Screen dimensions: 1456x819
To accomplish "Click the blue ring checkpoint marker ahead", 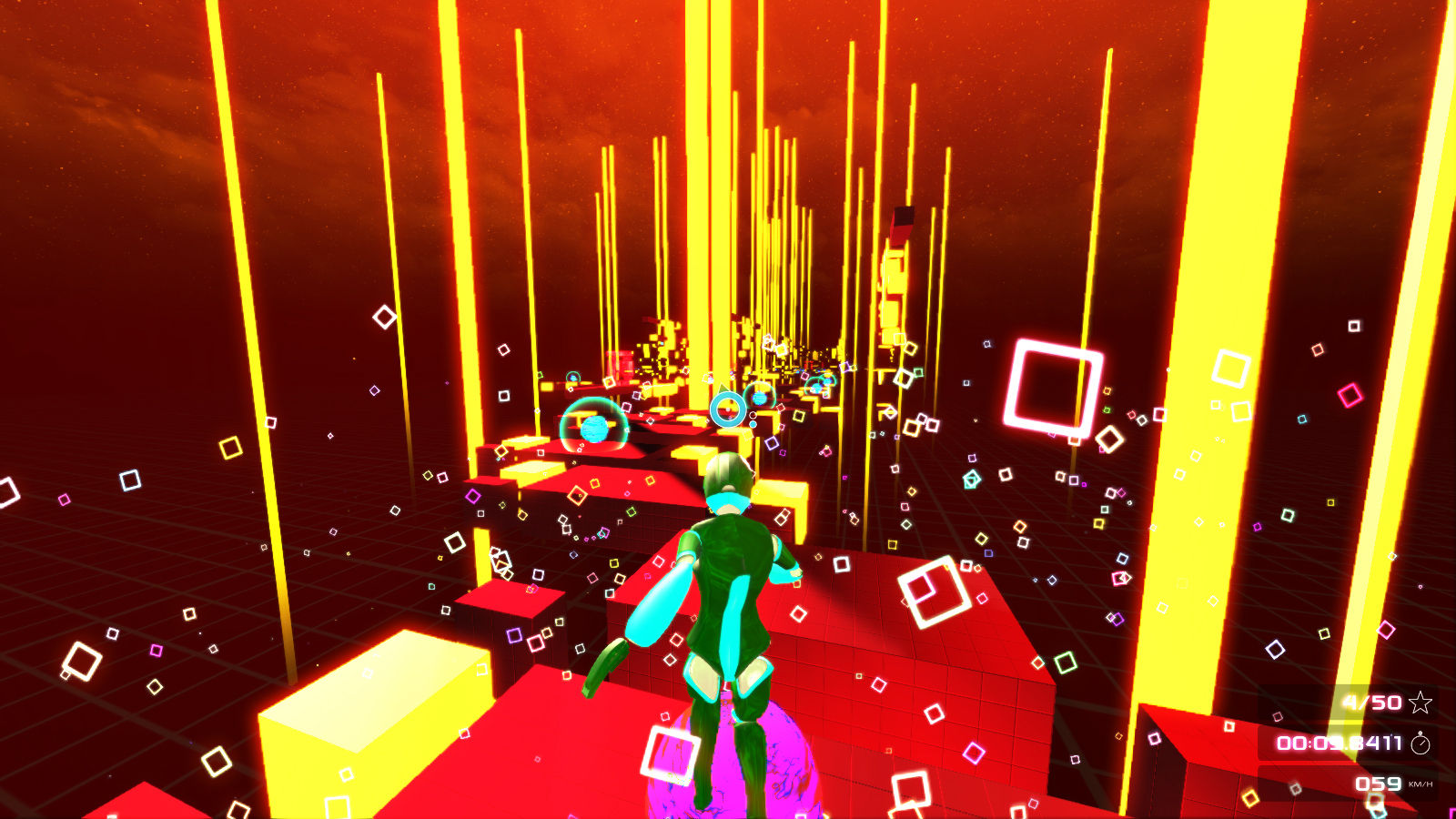I will click(726, 408).
